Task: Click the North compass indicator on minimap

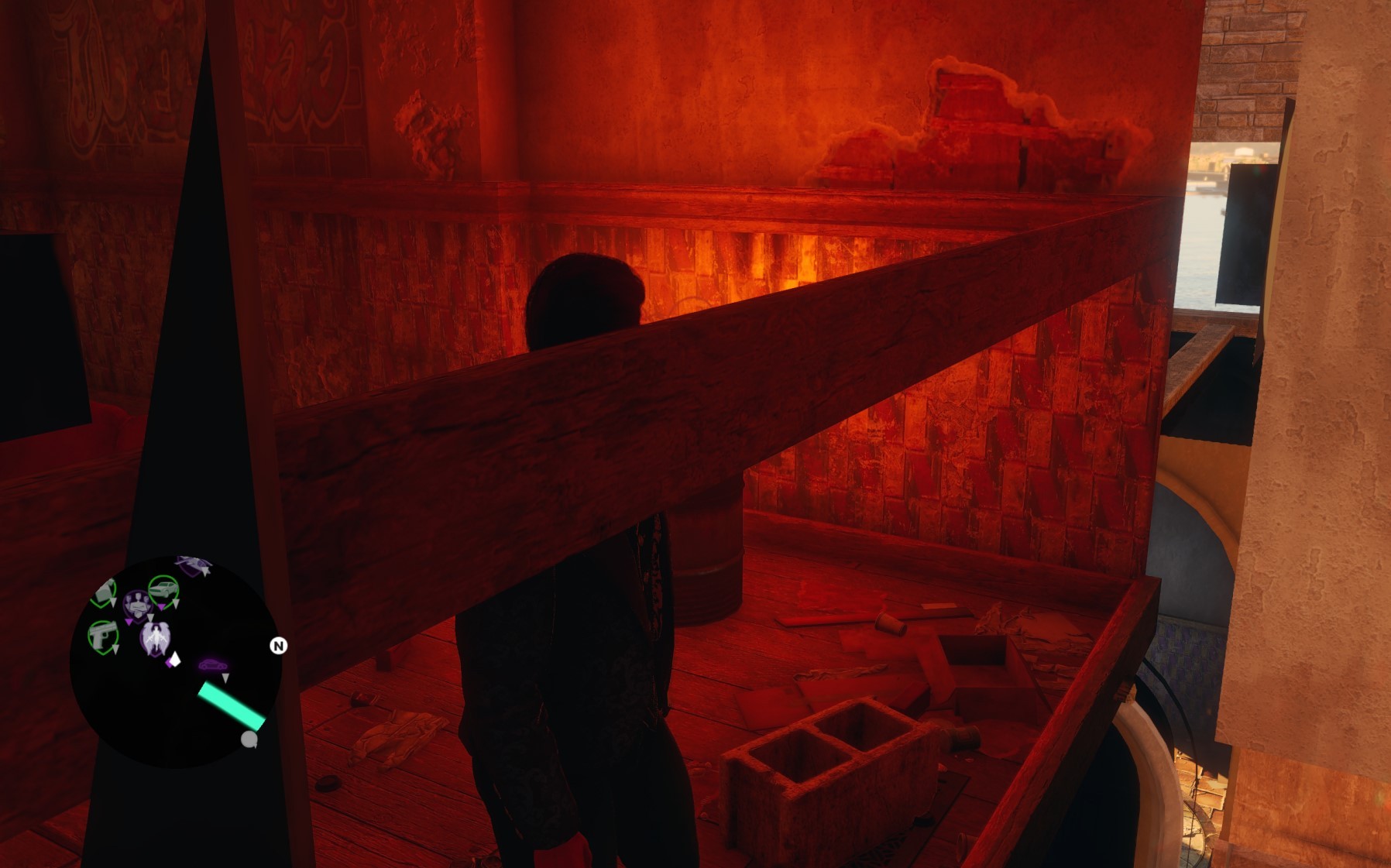Action: point(278,646)
